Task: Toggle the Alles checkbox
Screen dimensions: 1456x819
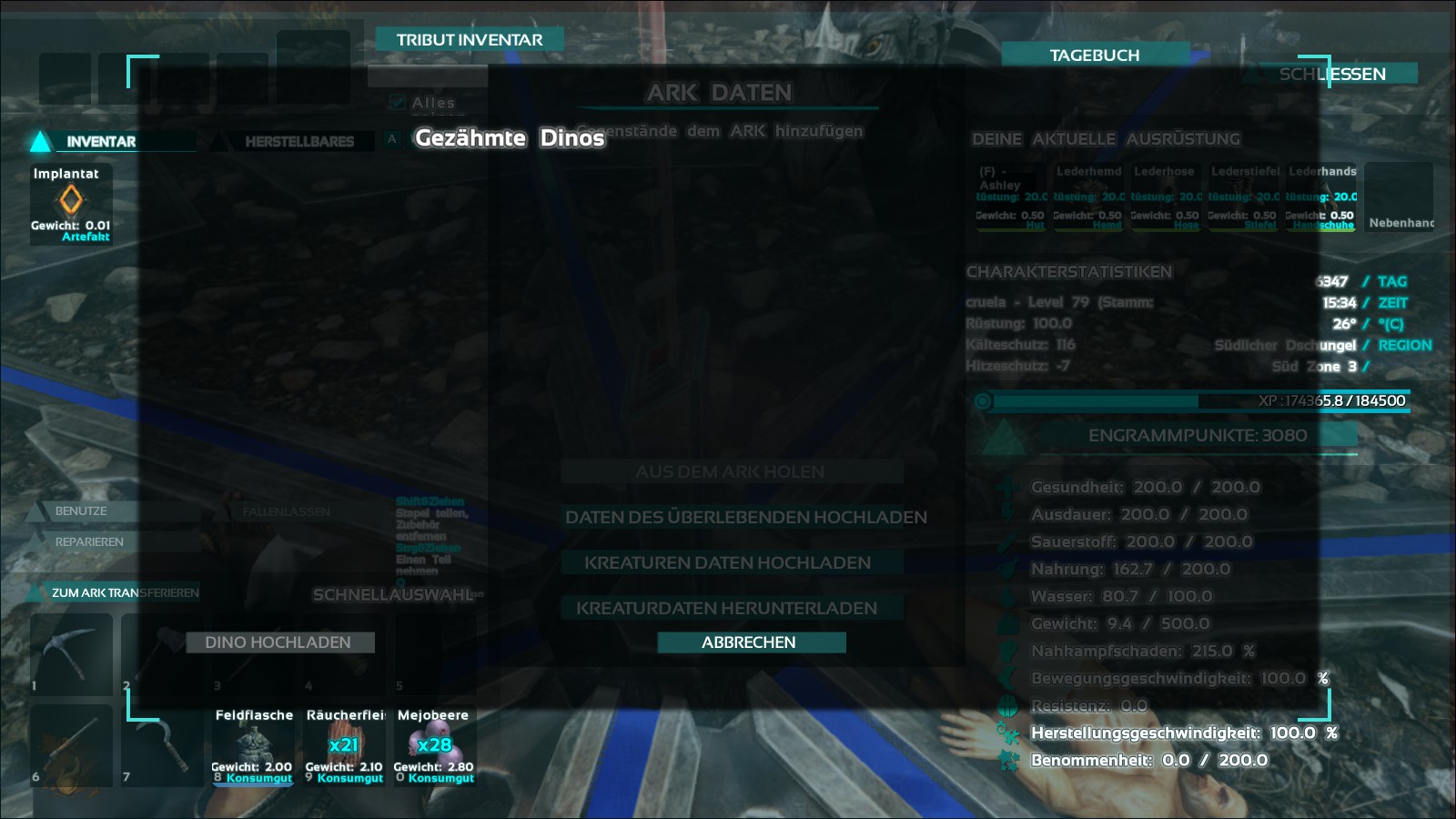Action: coord(398,103)
